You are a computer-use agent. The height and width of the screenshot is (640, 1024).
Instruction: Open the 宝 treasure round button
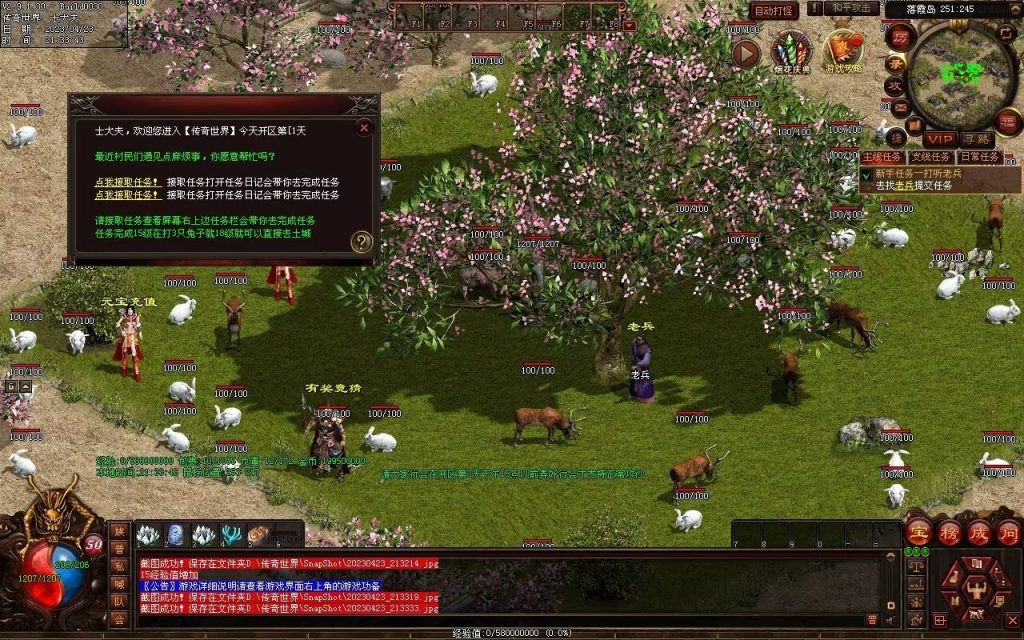pos(919,532)
